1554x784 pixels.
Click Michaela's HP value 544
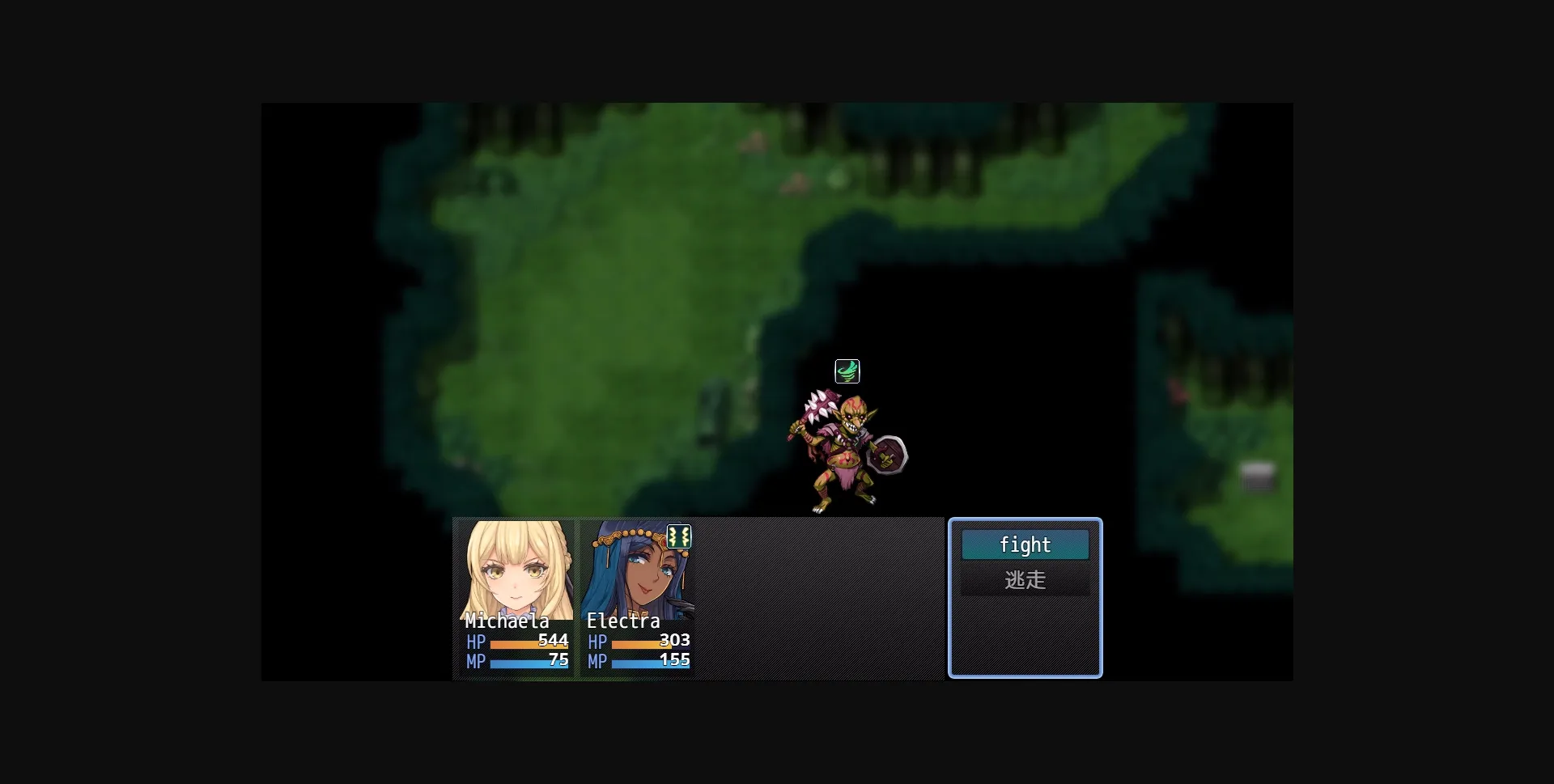(554, 641)
